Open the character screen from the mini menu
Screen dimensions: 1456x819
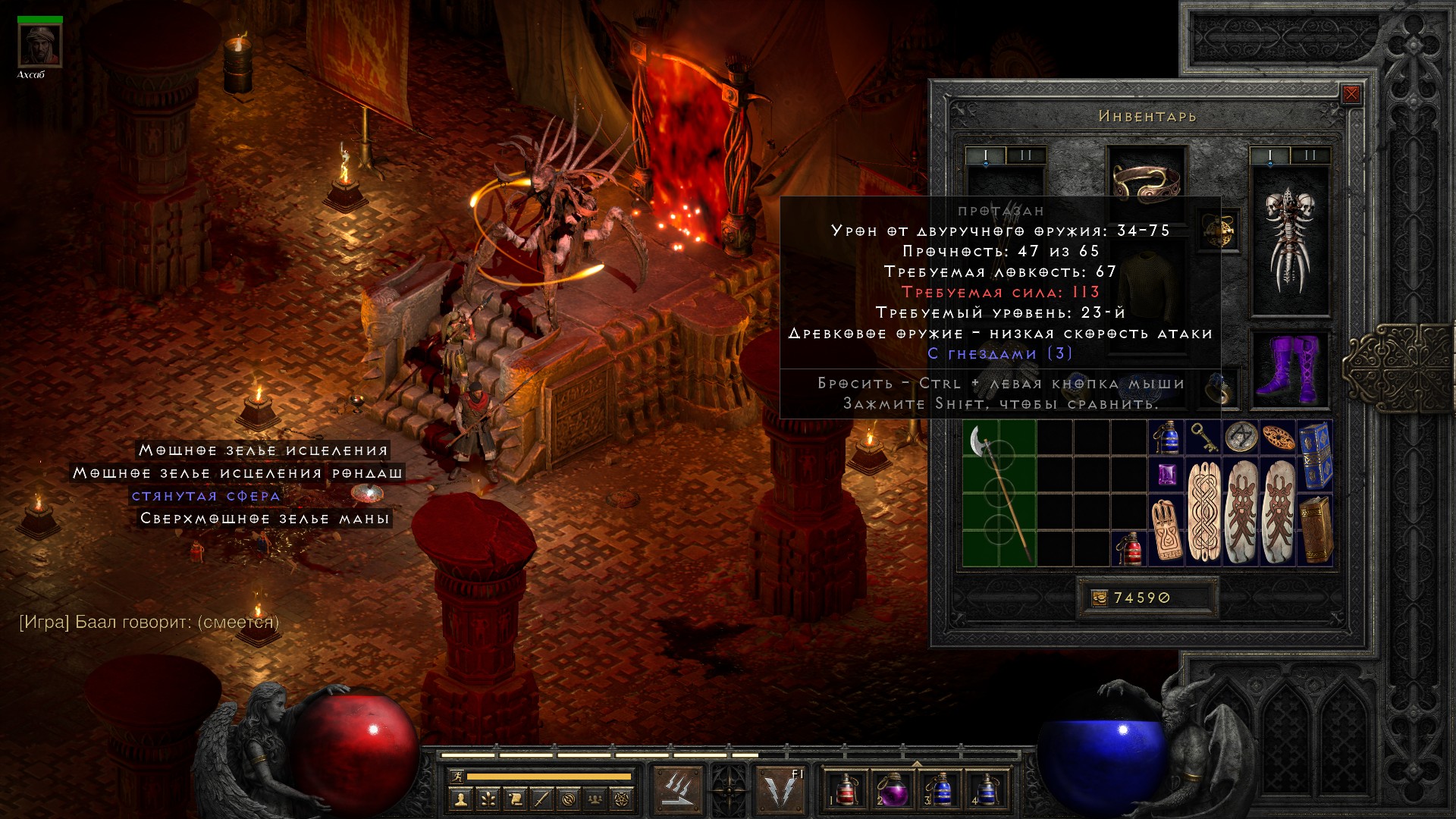tap(460, 799)
